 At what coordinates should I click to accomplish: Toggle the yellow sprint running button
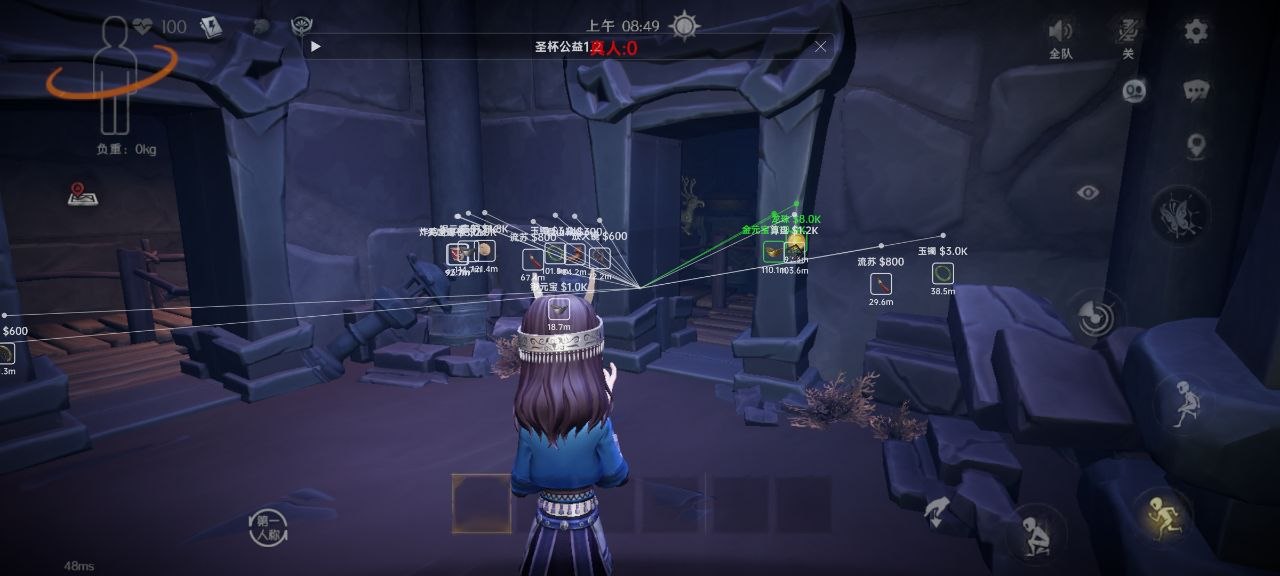1162,516
